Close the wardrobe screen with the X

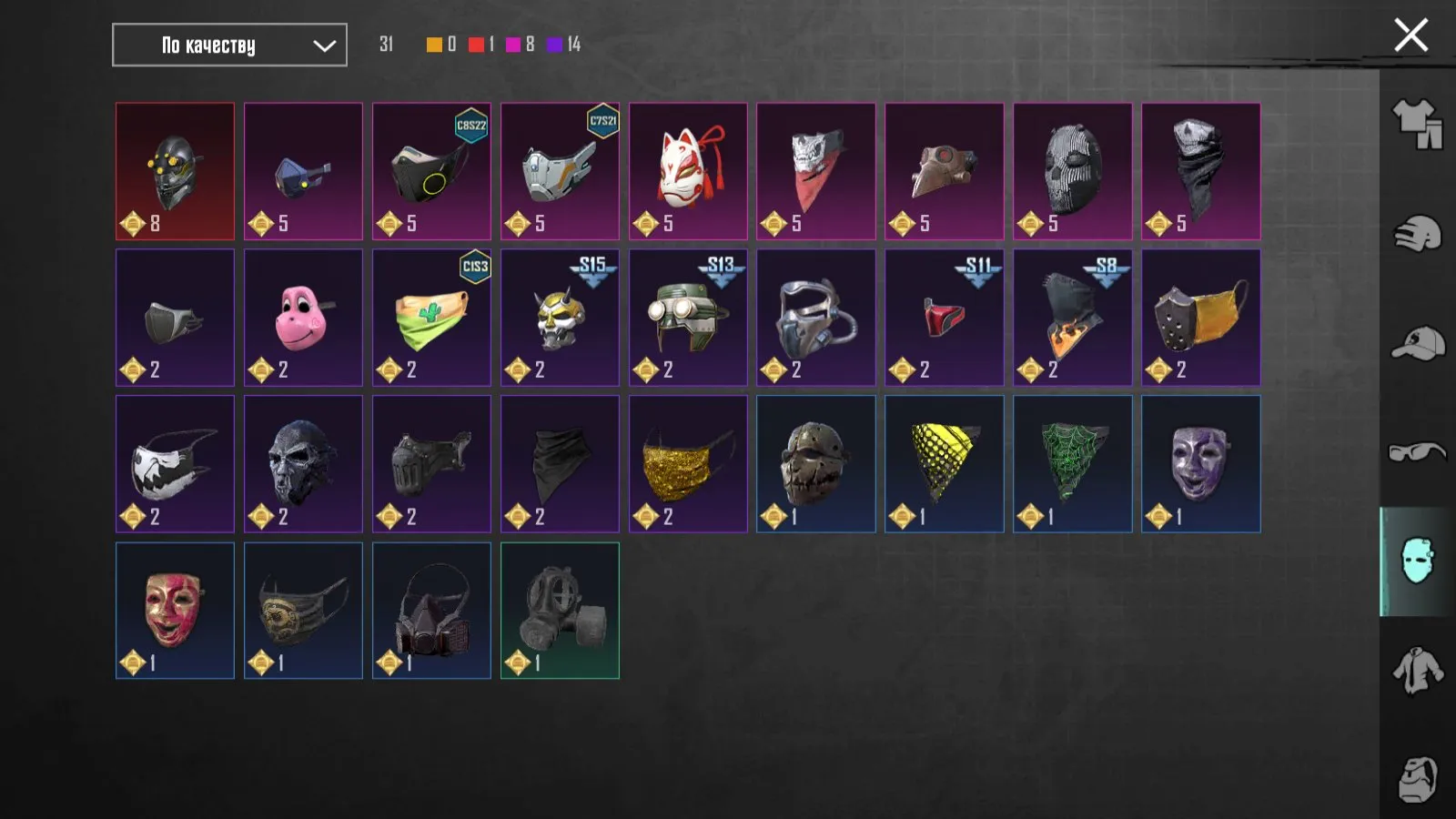[x=1410, y=35]
